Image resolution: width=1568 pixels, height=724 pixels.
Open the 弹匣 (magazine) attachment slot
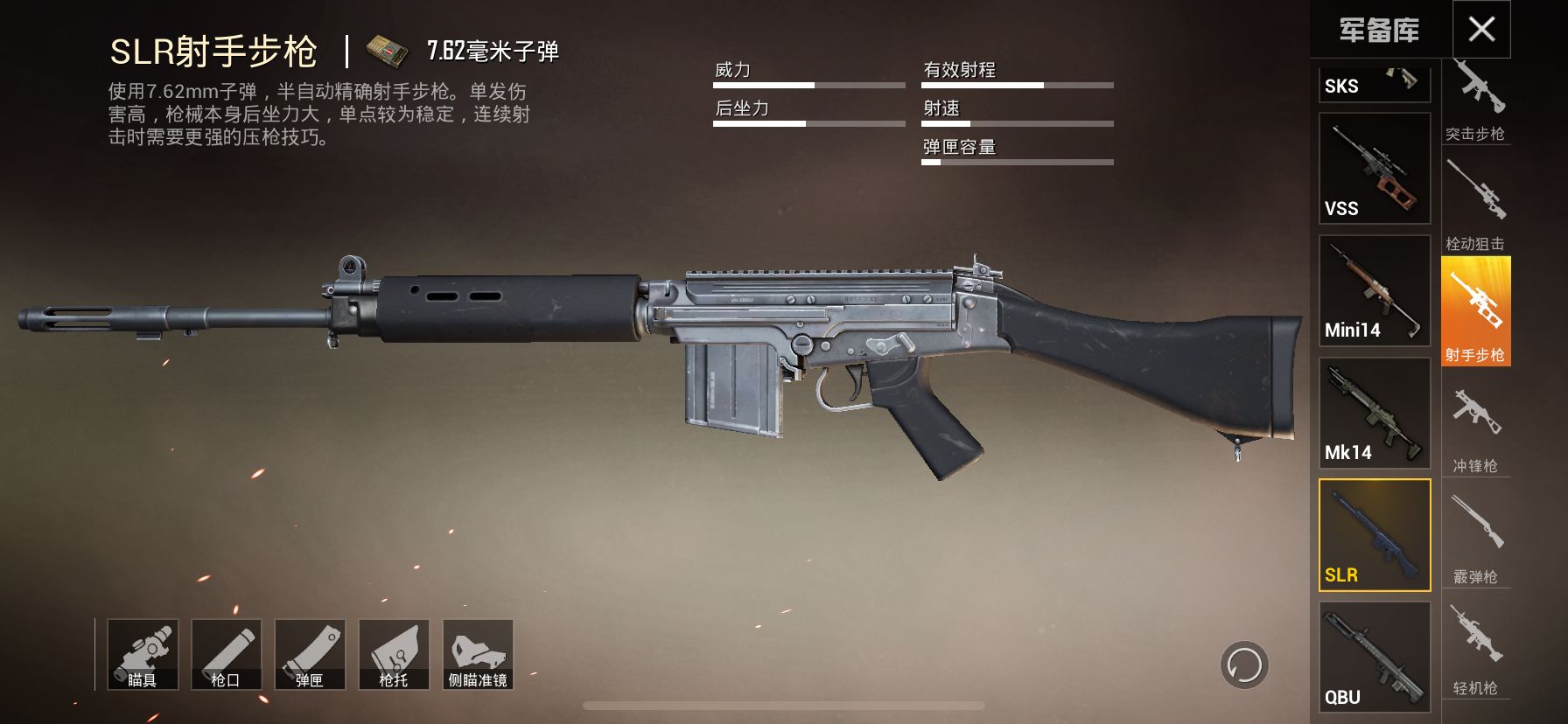click(x=311, y=655)
